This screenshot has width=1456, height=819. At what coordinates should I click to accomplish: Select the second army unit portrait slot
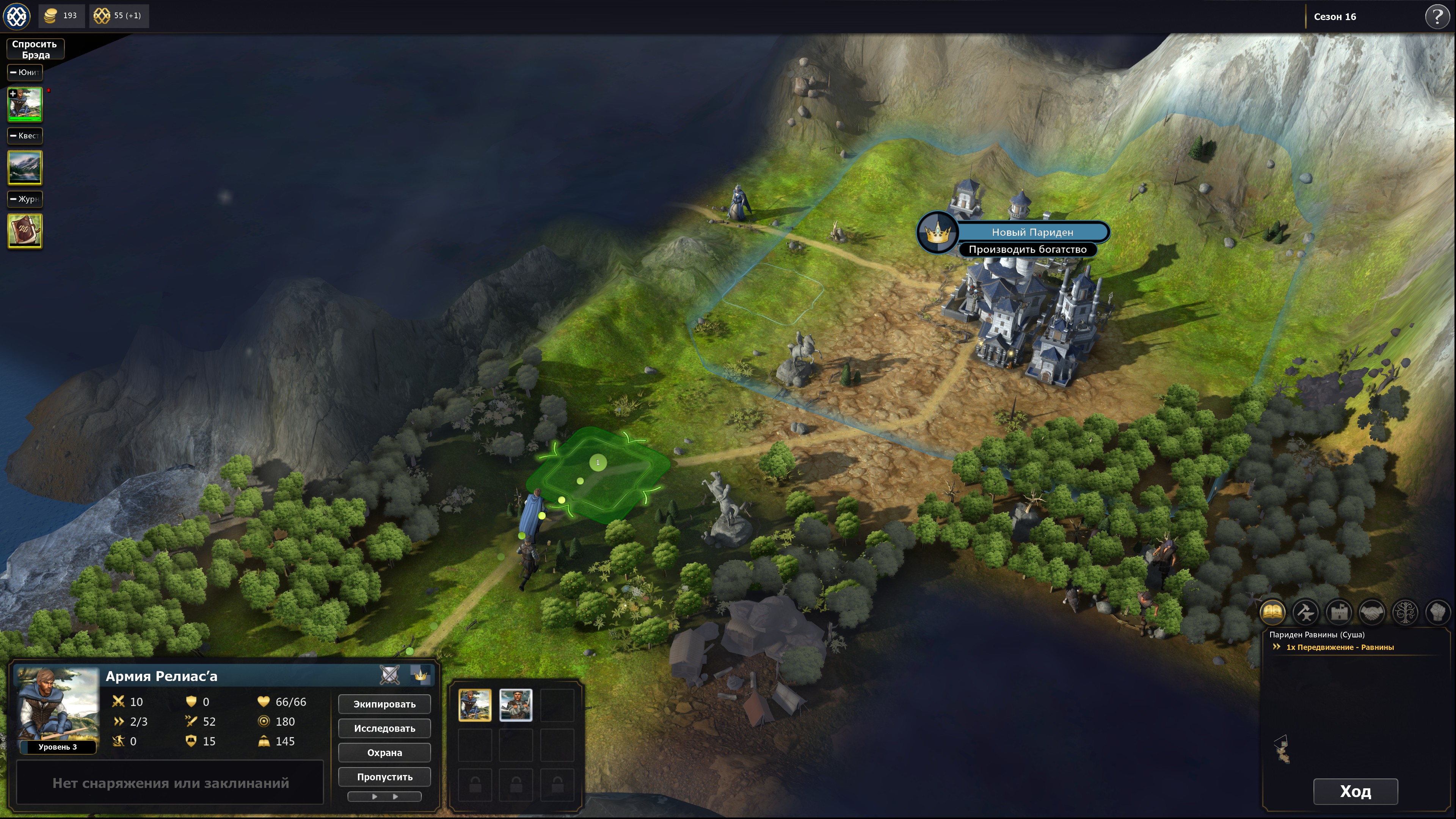coord(516,705)
